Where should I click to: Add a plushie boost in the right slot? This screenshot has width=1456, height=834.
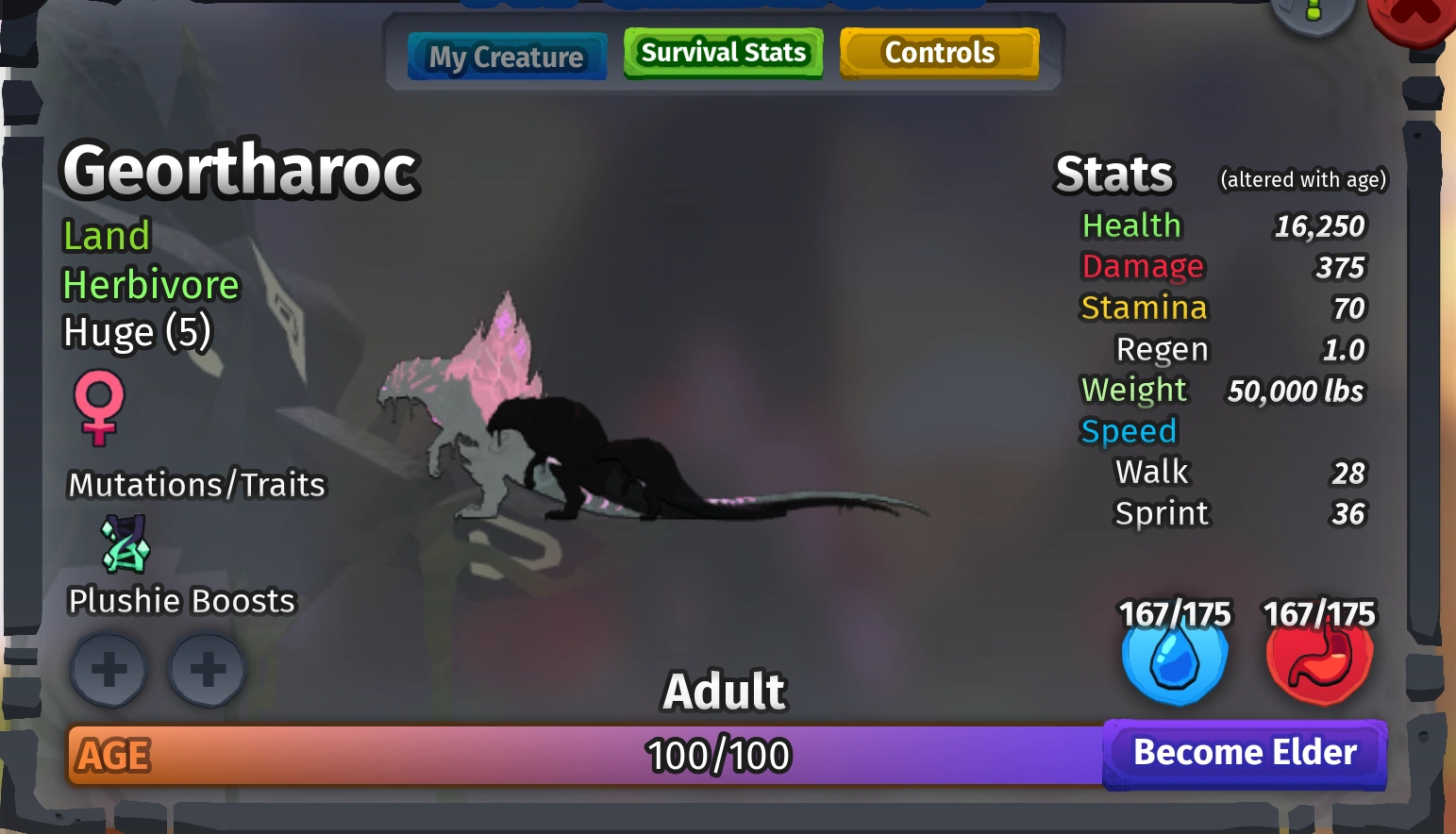pos(207,670)
